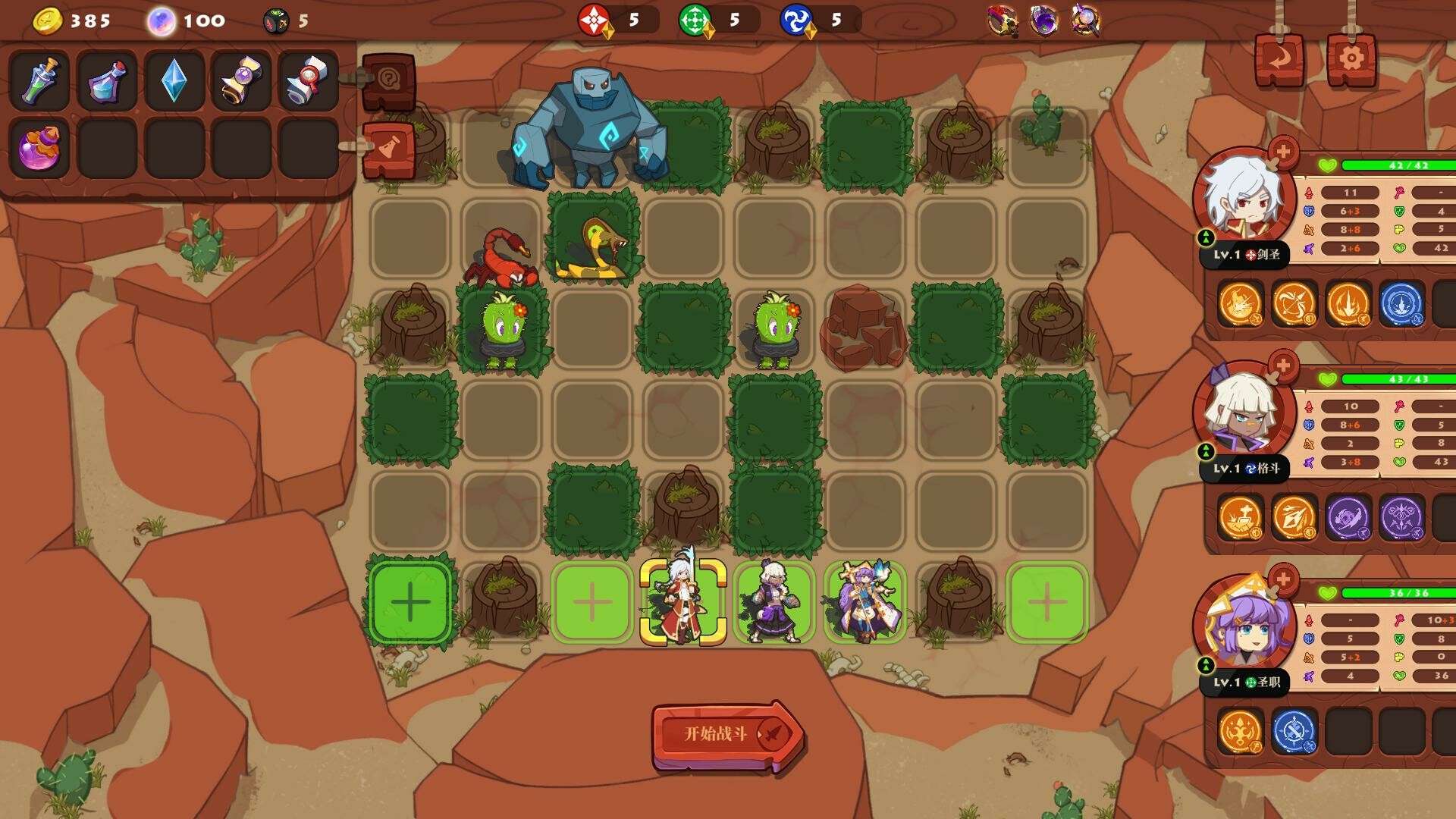
Task: Click the plus button on 剑圣 portrait
Action: tap(1283, 152)
